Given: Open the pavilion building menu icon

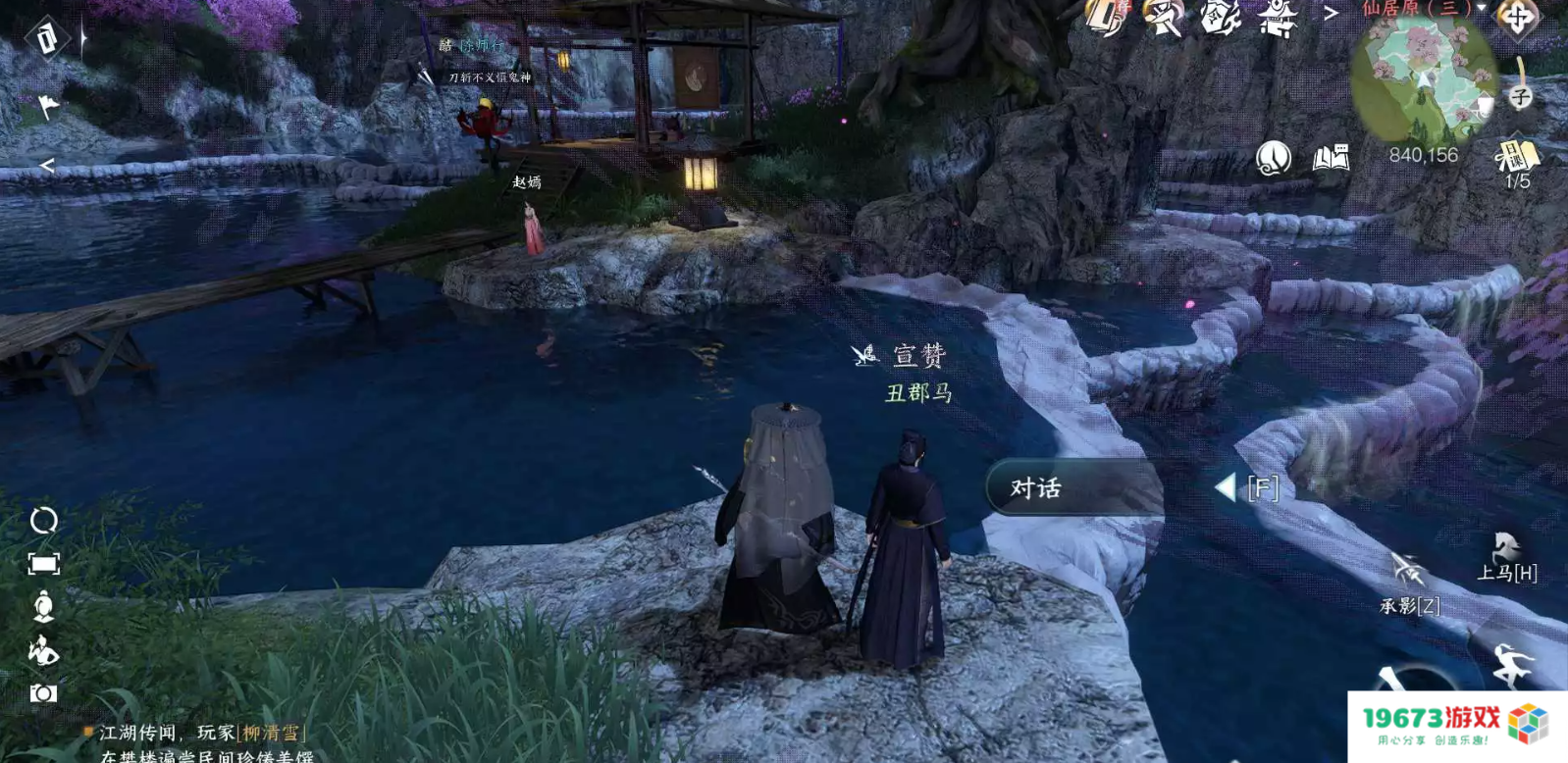Looking at the screenshot, I should coord(1280,18).
